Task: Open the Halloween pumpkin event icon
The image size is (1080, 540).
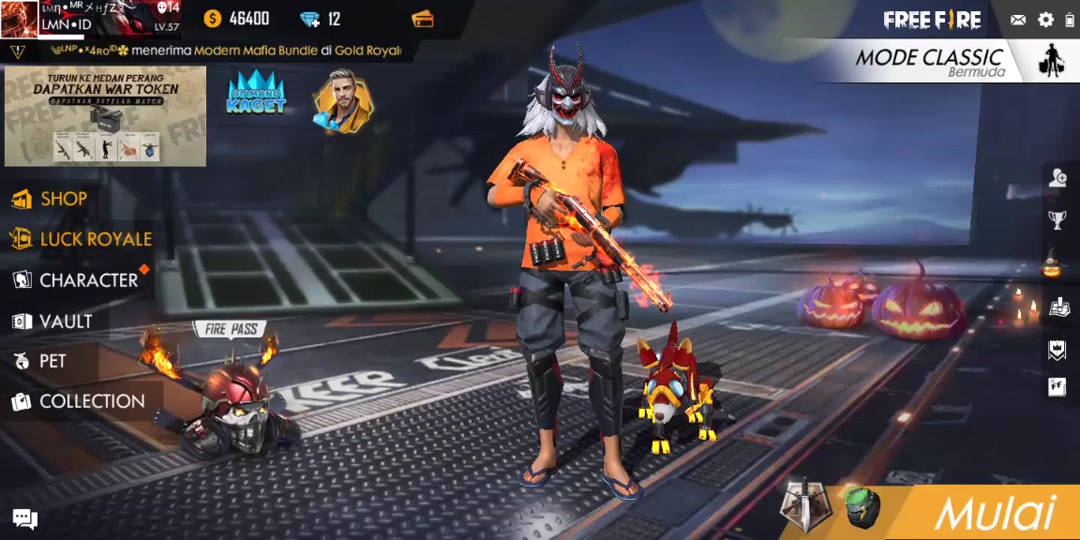Action: point(1053,265)
